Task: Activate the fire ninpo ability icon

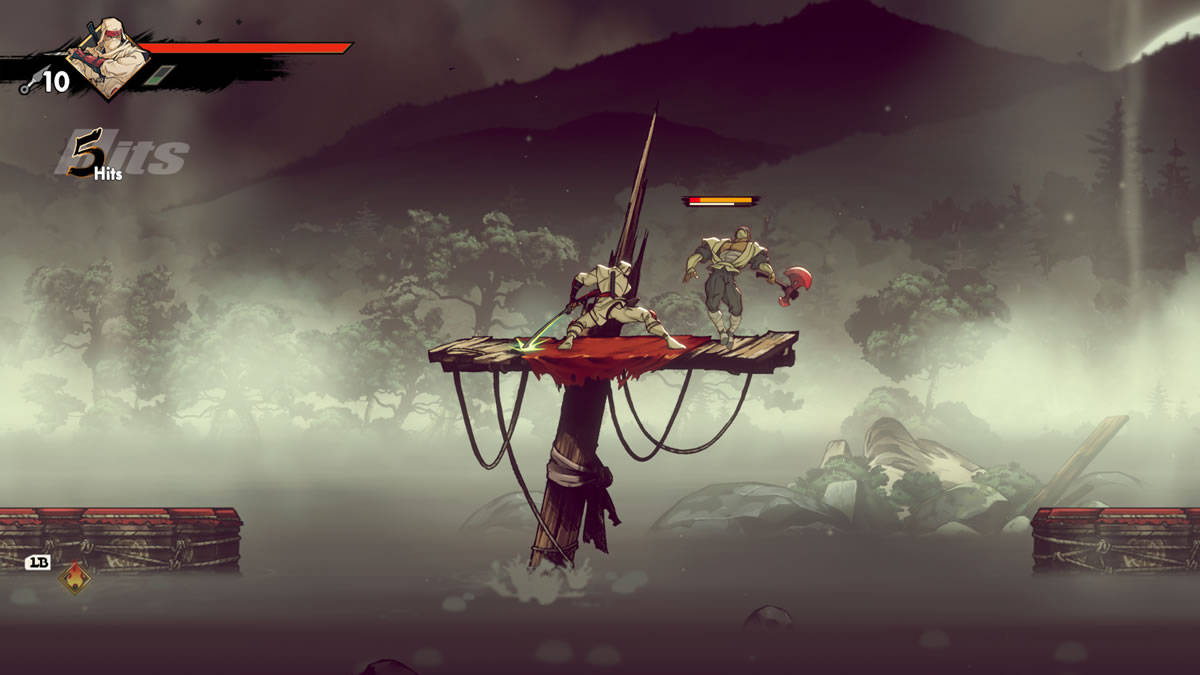Action: (75, 577)
